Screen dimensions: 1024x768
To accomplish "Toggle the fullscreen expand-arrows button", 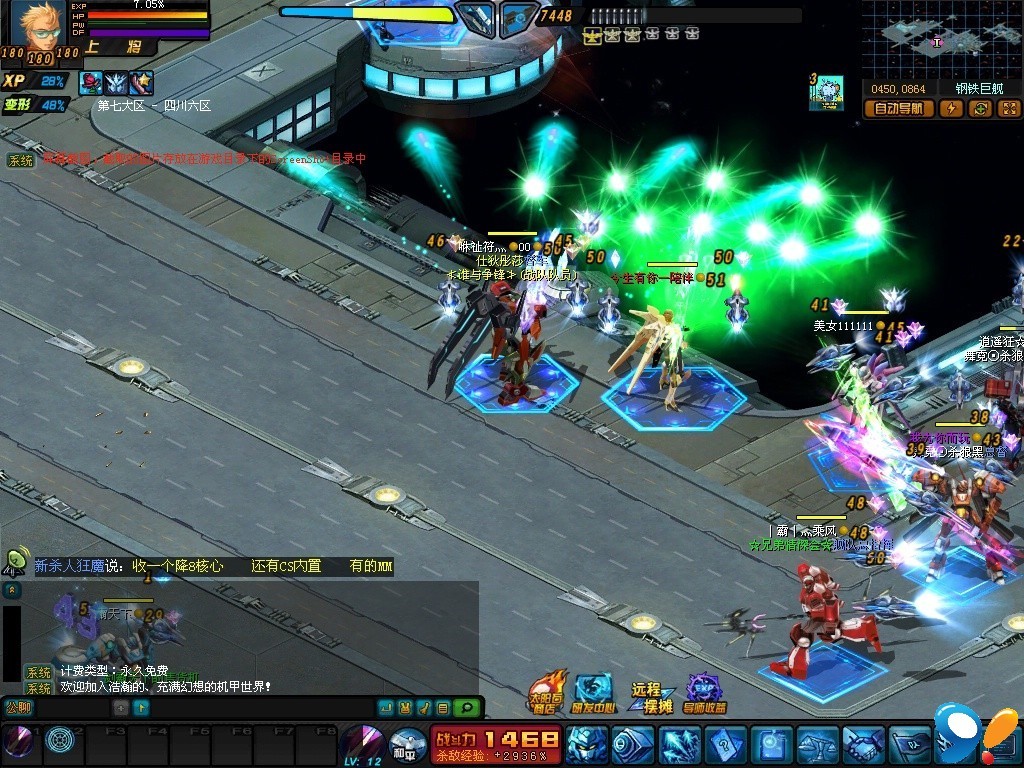I will (x=1008, y=109).
